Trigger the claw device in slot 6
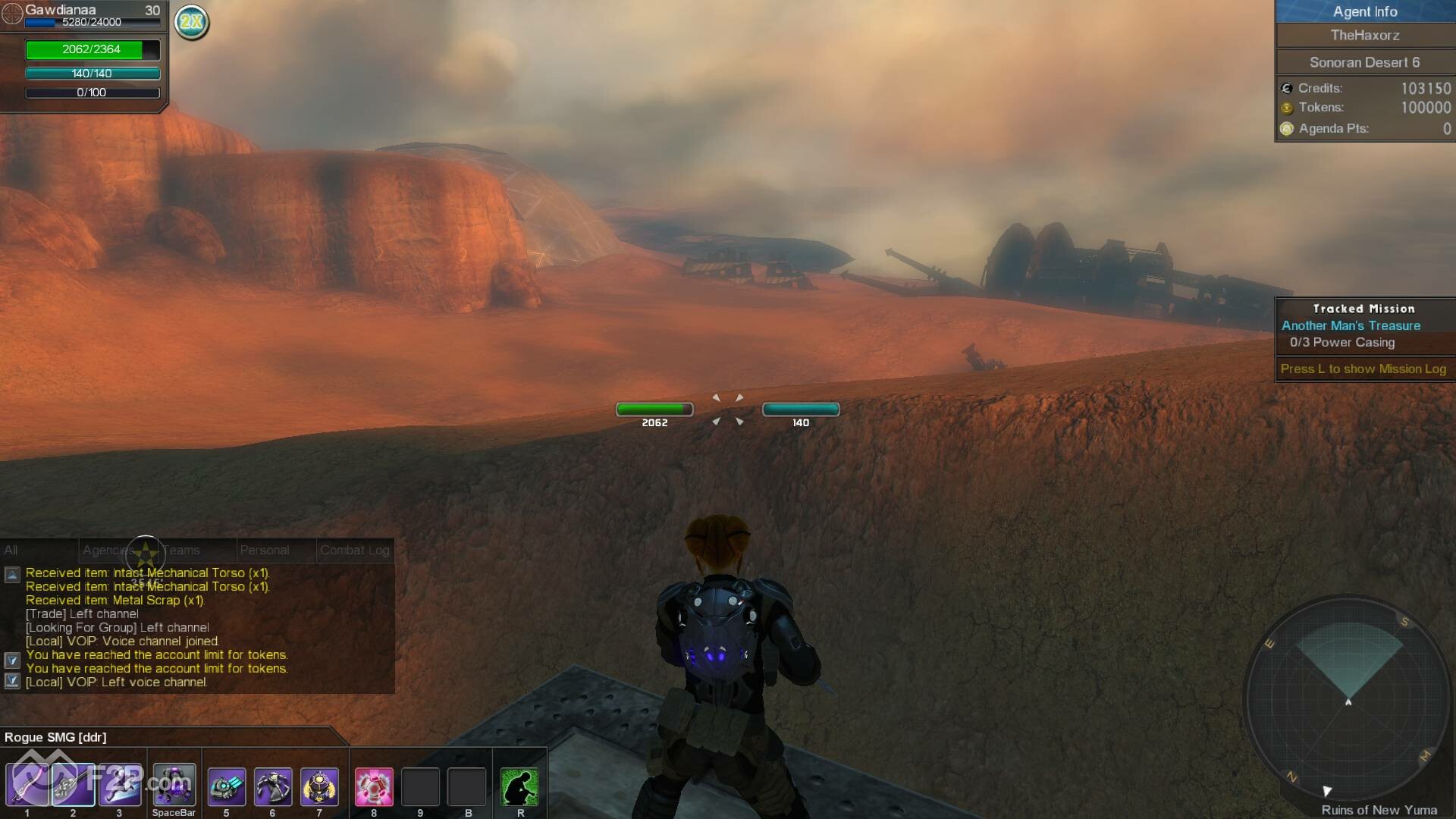 click(273, 786)
